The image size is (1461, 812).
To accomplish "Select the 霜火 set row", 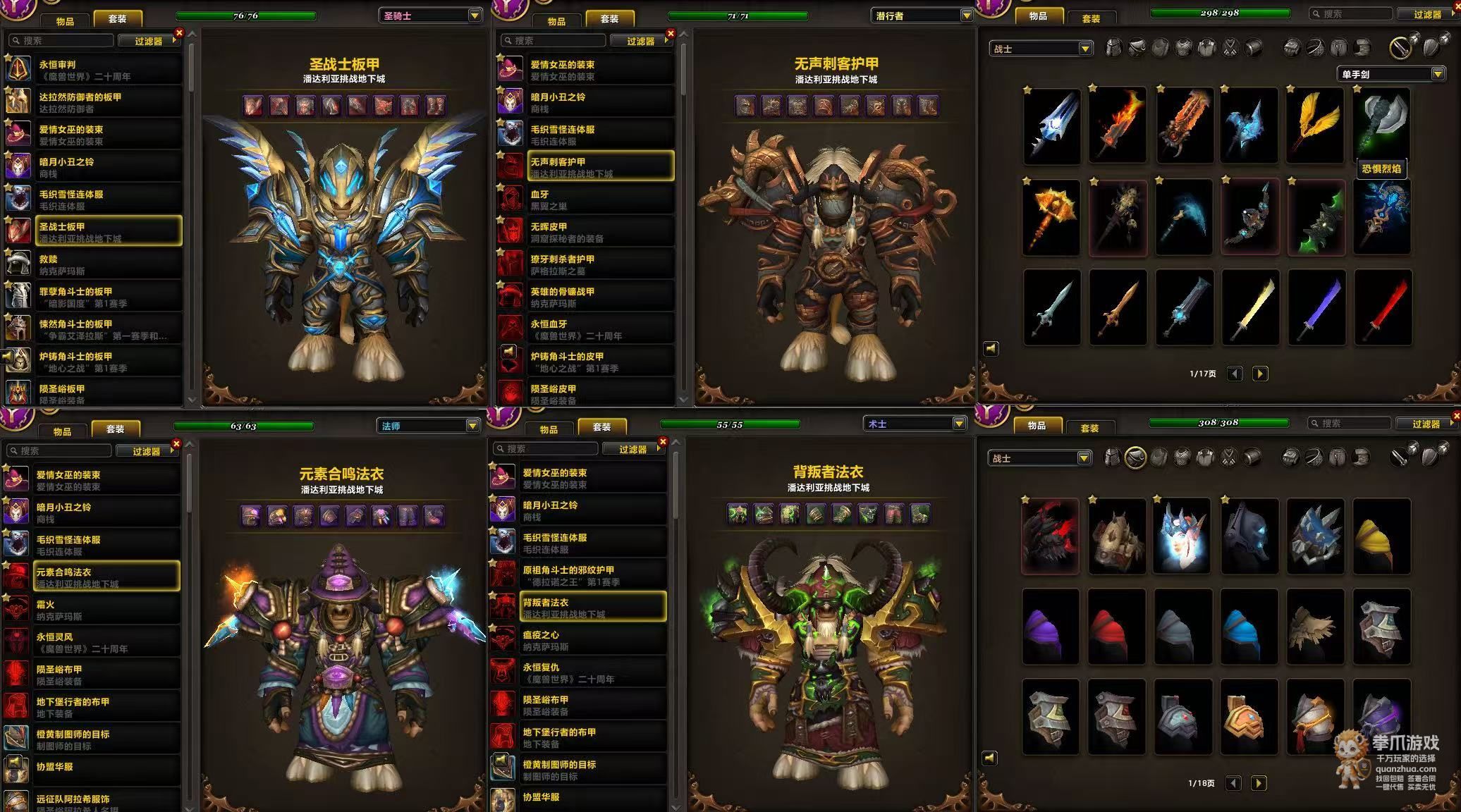I will [106, 610].
